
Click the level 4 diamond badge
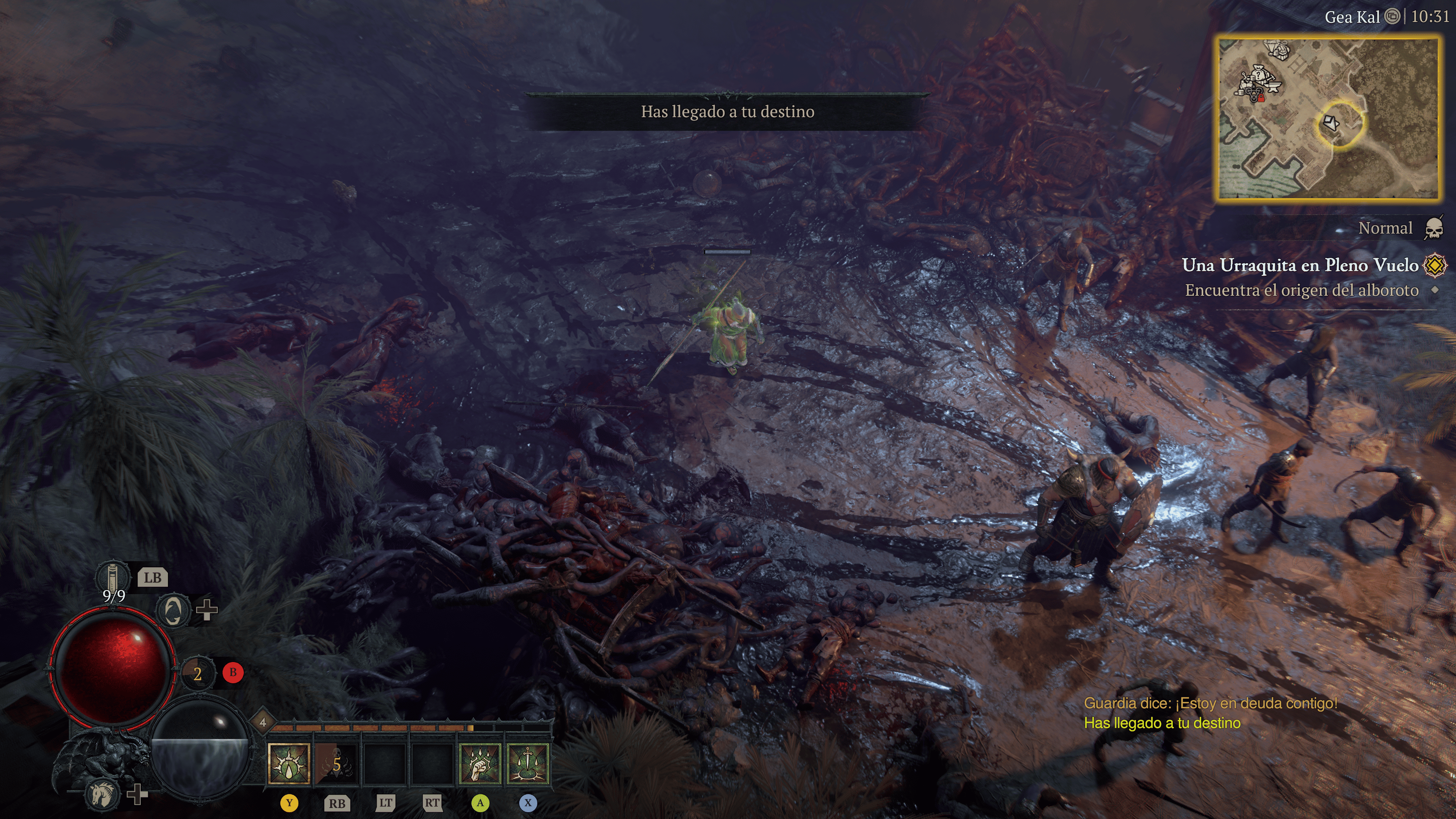pos(263,722)
